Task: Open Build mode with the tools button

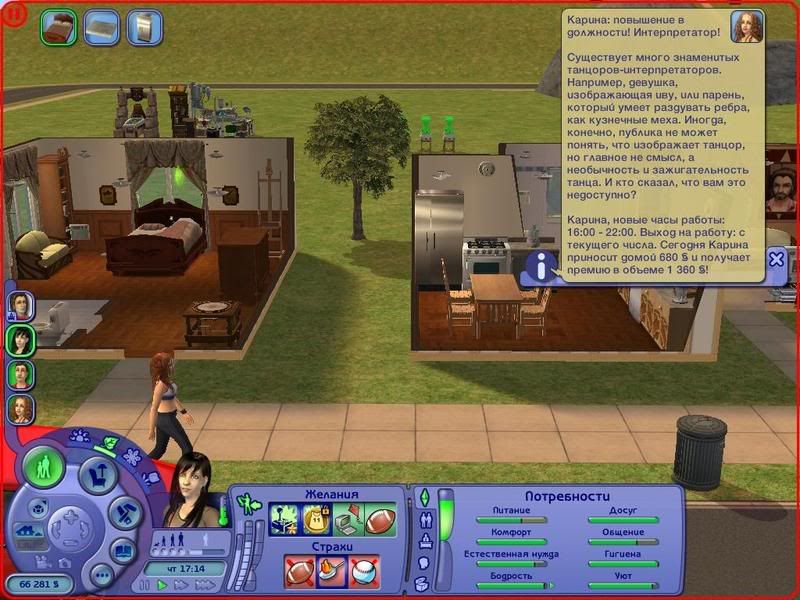Action: 123,513
